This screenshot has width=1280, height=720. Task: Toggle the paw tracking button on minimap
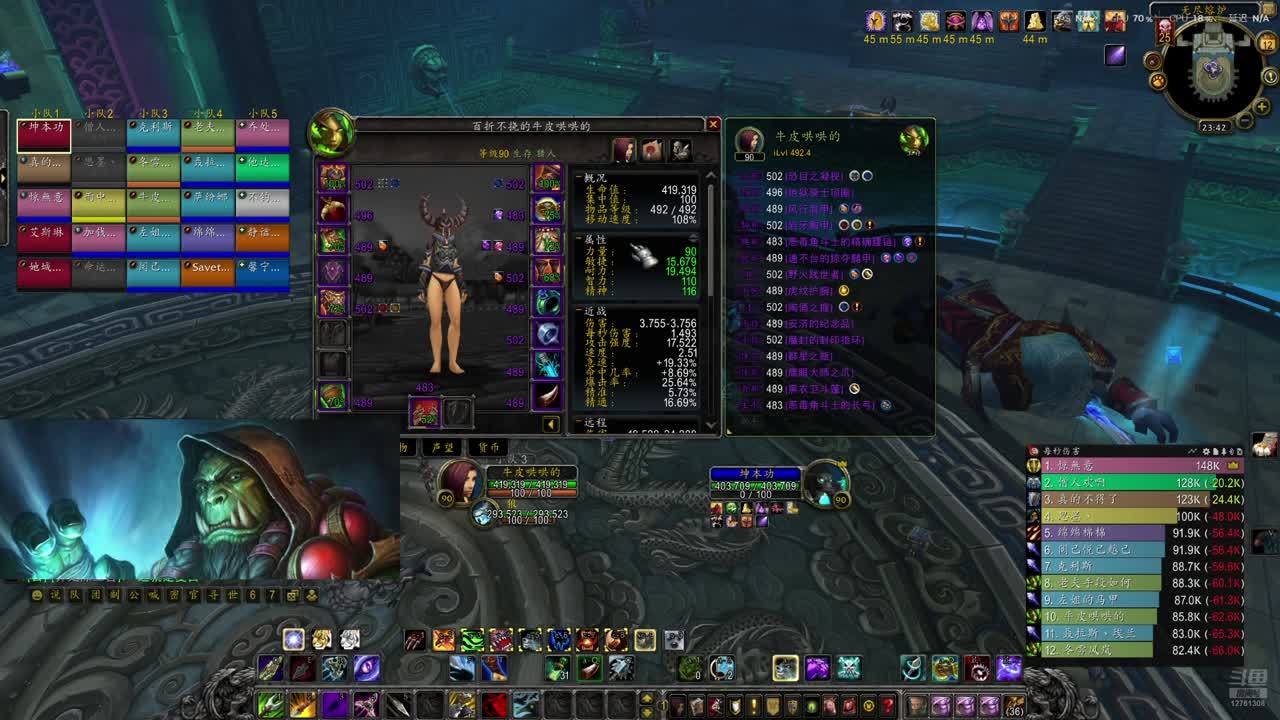tap(1157, 81)
